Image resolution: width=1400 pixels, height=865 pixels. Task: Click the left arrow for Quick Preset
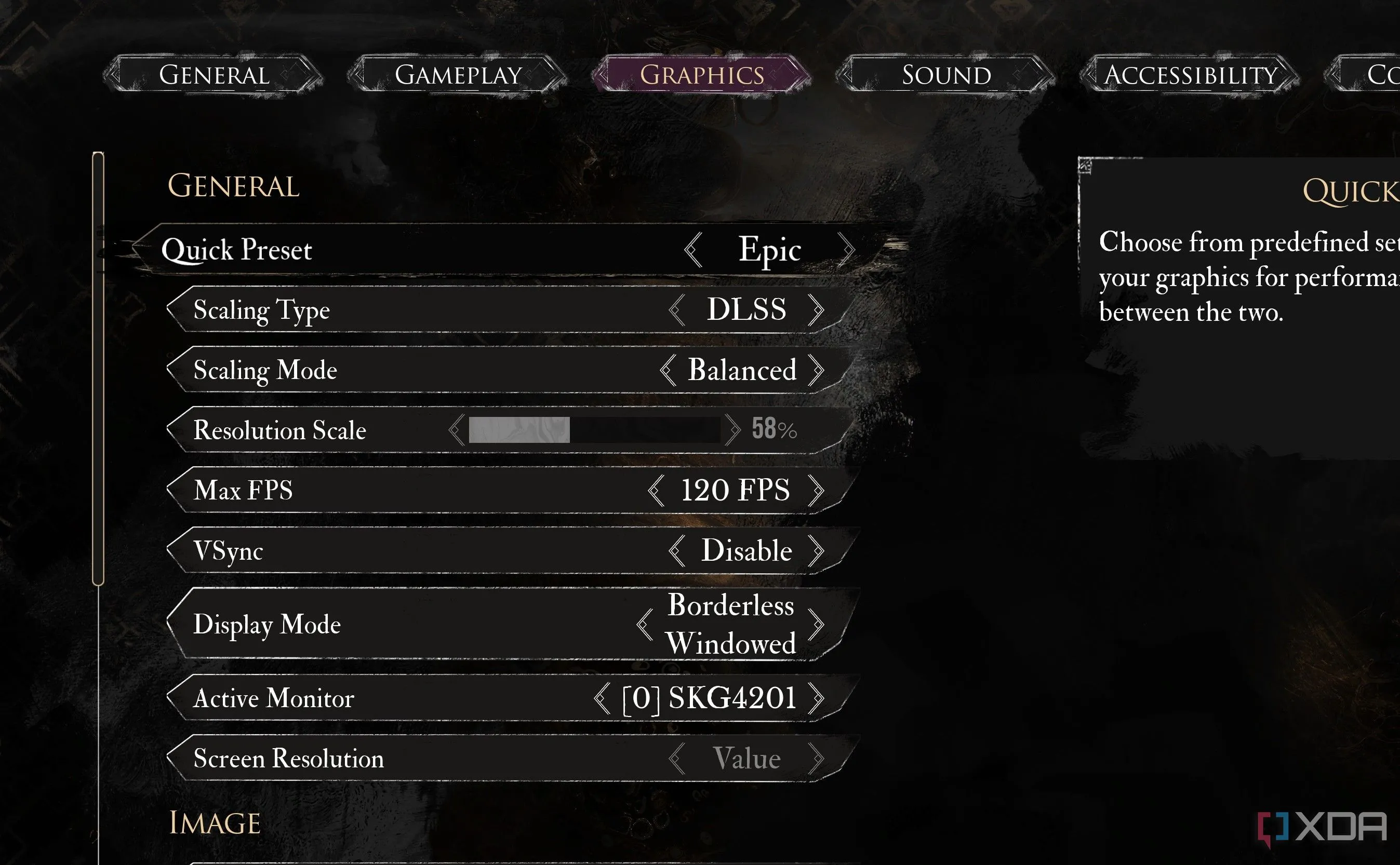point(694,249)
